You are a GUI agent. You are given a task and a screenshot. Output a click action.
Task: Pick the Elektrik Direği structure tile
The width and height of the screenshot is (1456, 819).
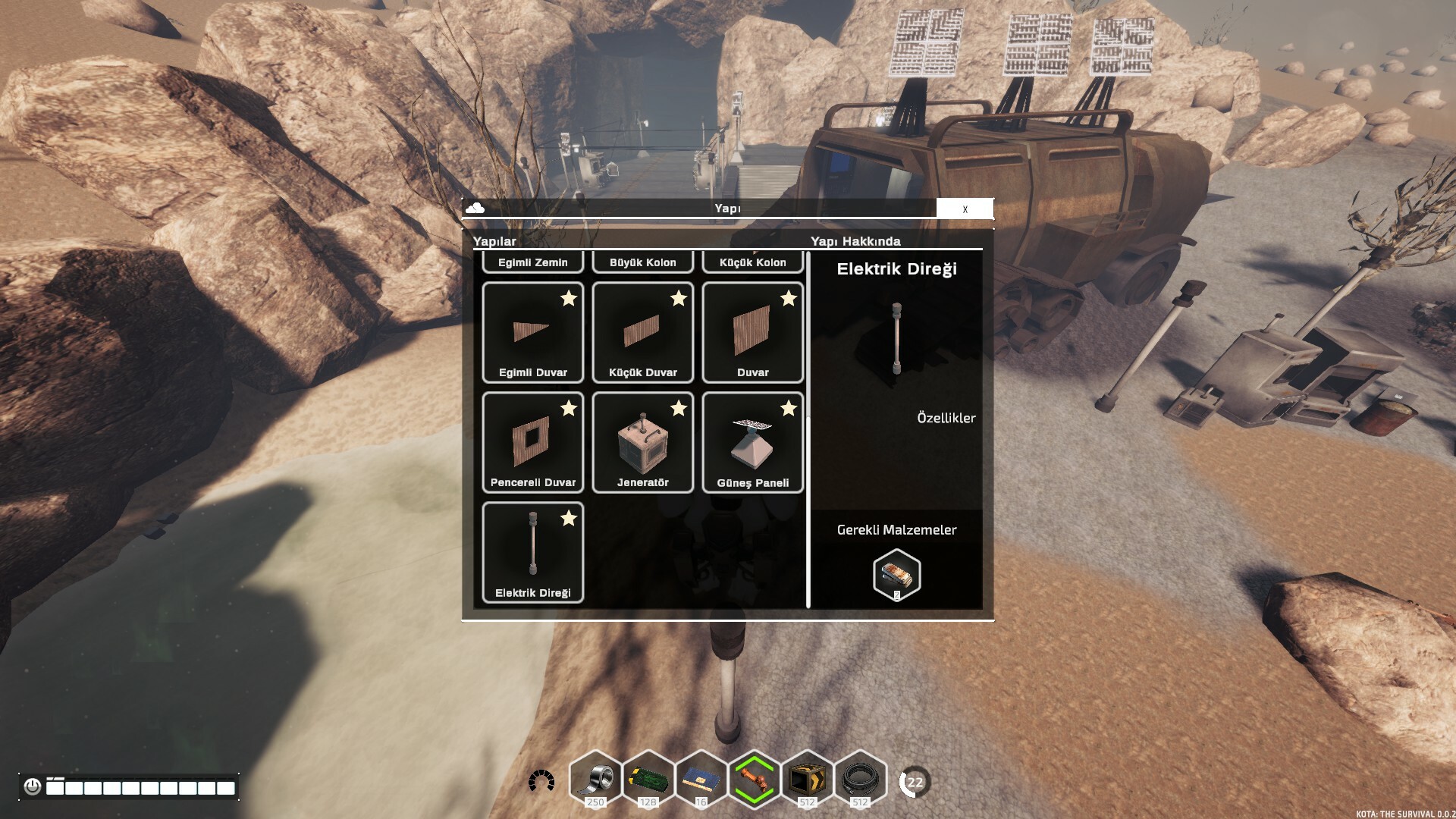[533, 553]
